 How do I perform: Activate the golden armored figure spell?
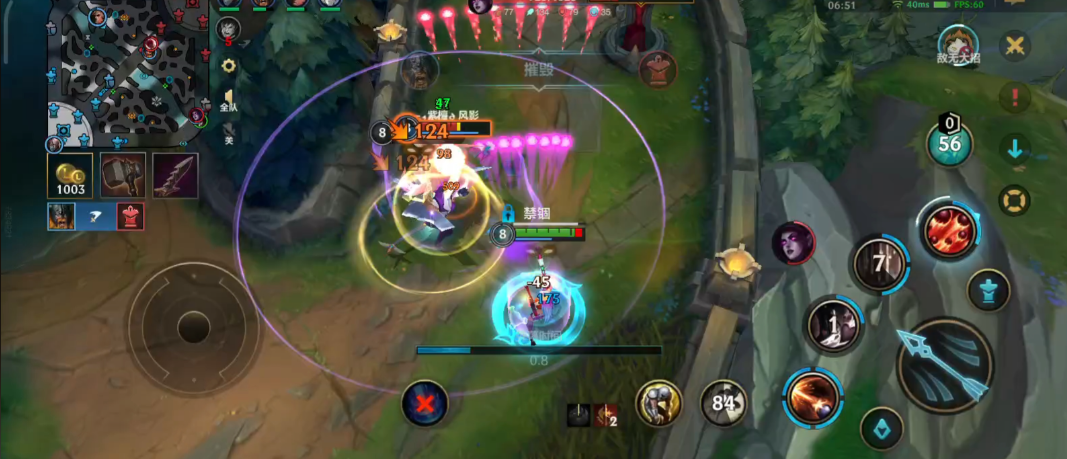pos(659,402)
